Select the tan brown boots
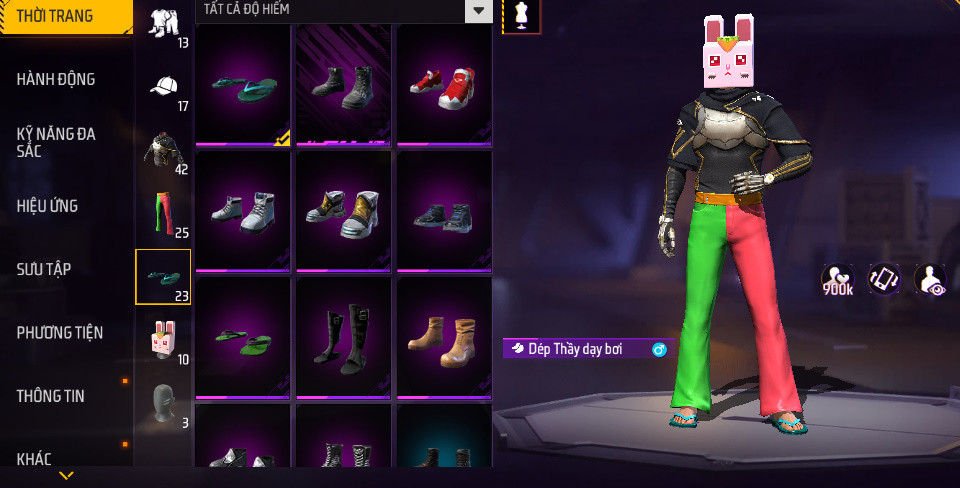This screenshot has width=960, height=488. [443, 336]
